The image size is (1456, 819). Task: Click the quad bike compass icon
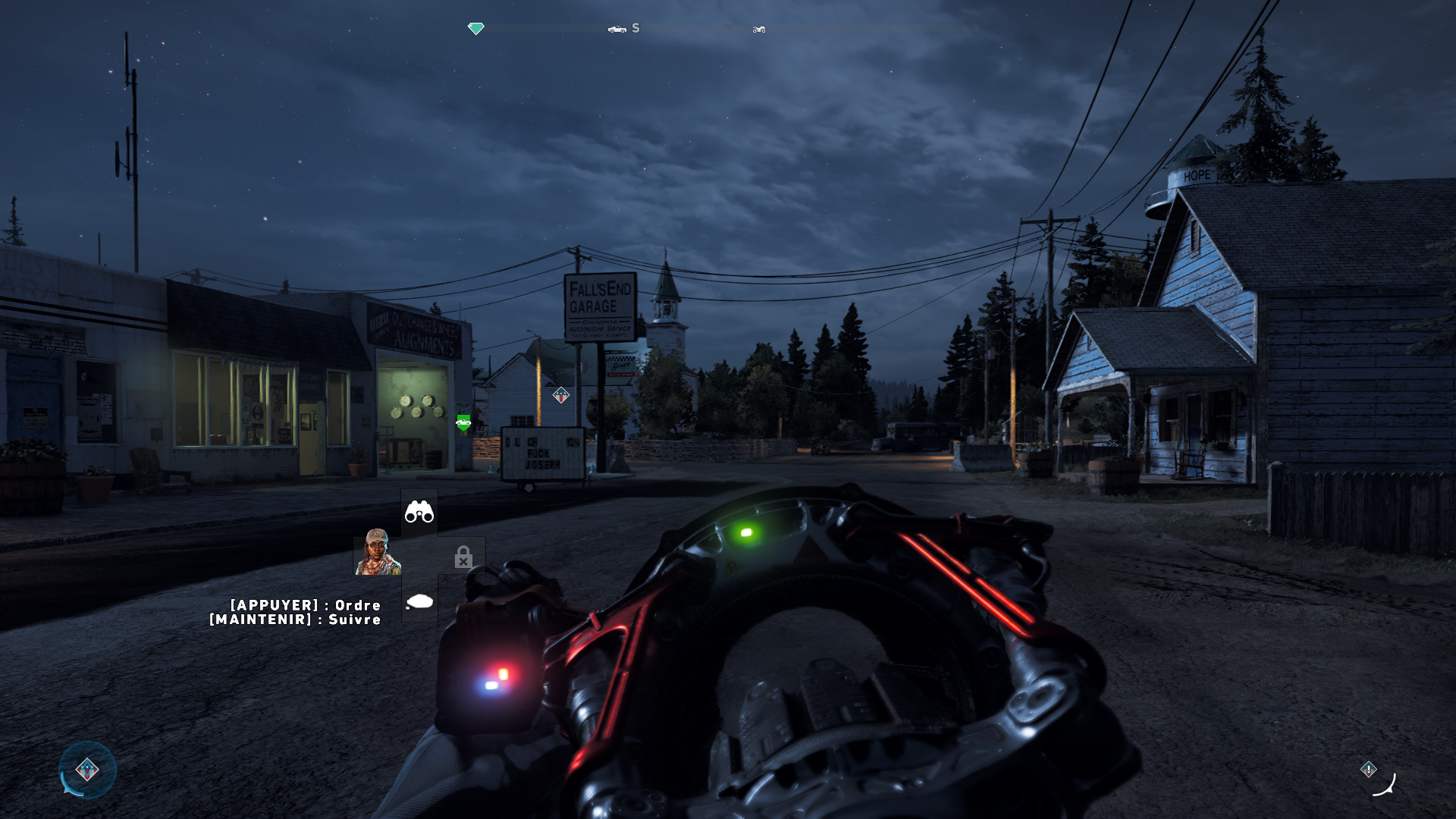click(758, 30)
